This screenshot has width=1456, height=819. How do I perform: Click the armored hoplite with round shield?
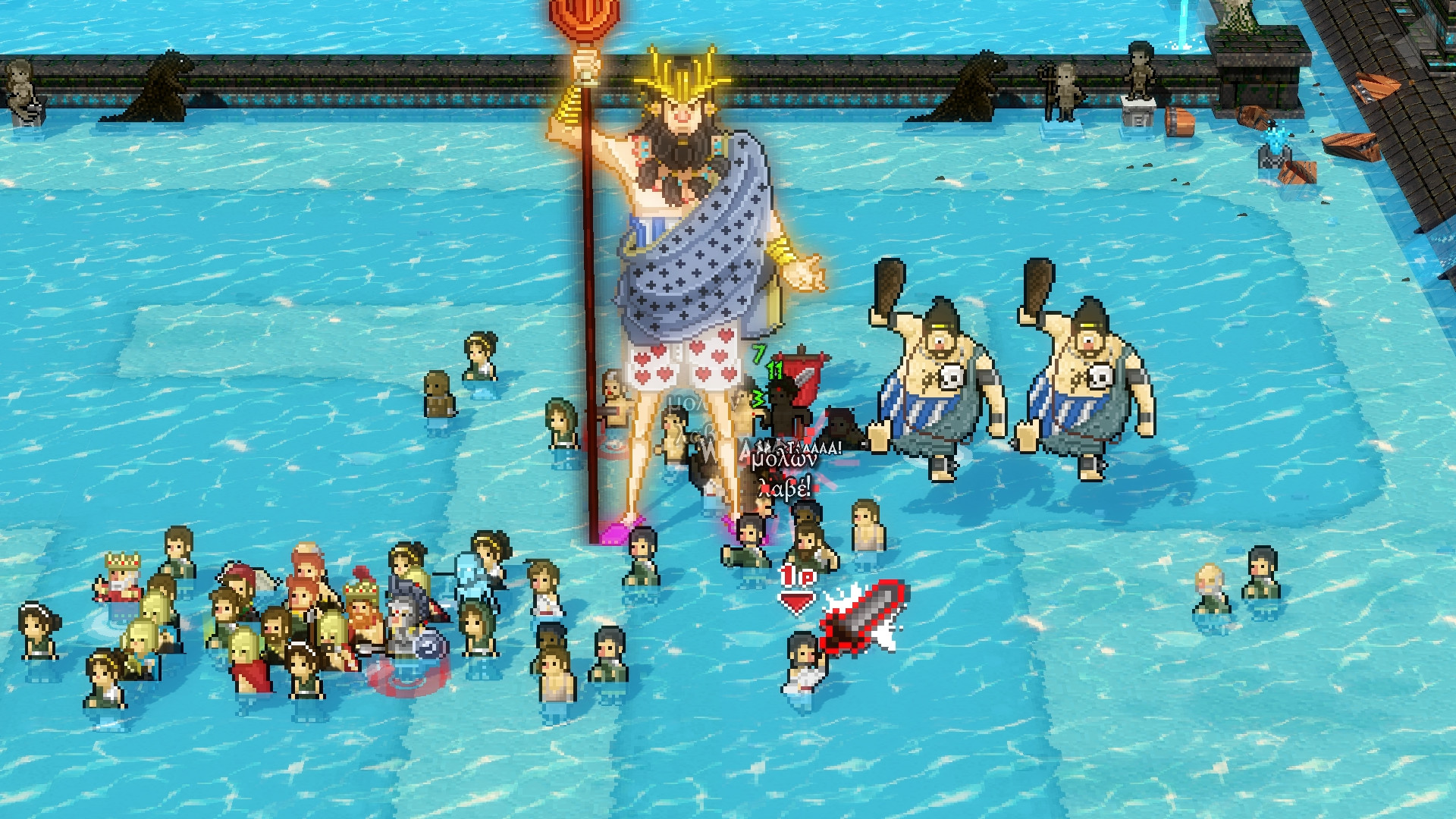click(x=404, y=622)
